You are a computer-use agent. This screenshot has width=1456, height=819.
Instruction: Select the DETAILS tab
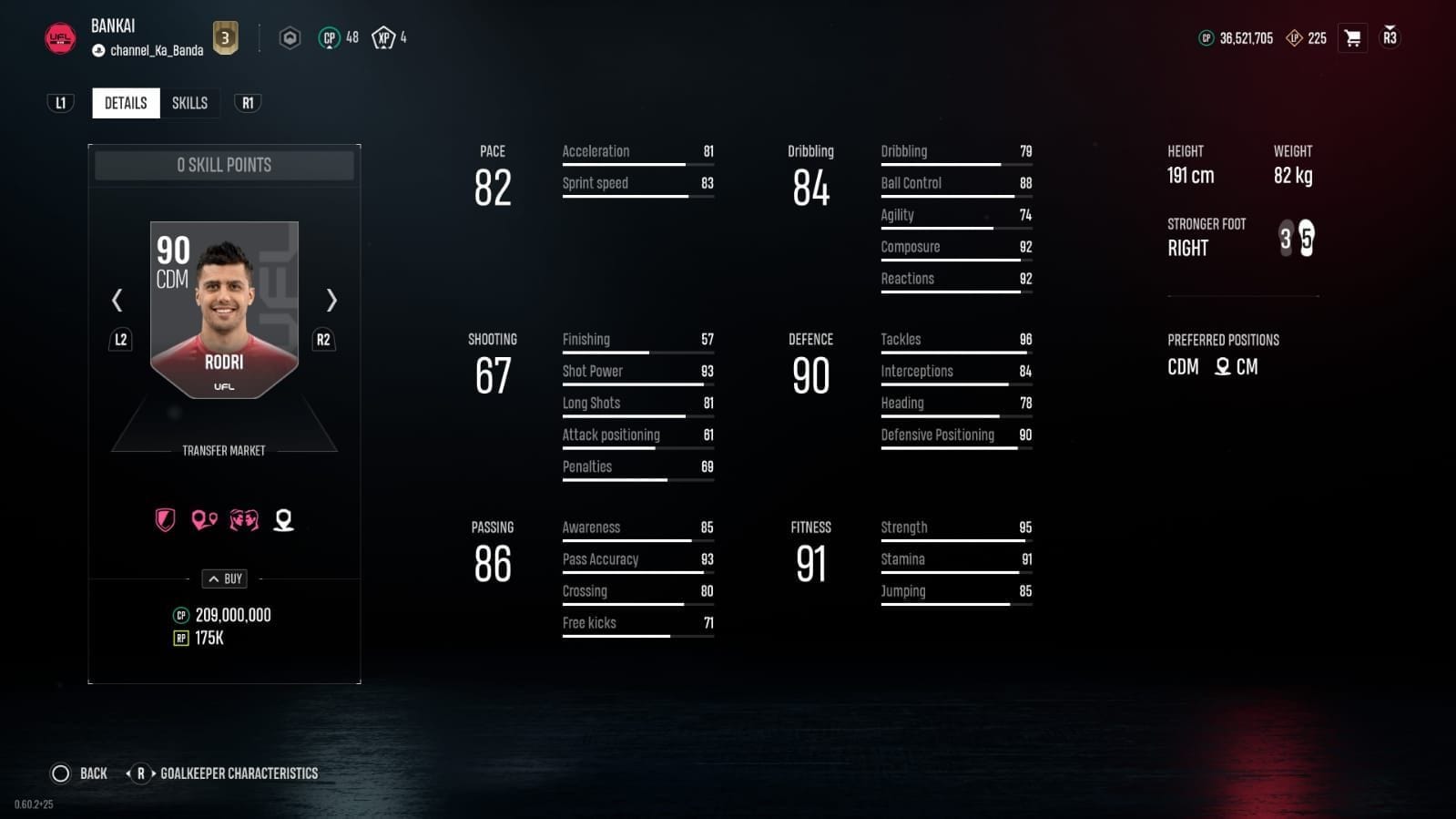(x=125, y=103)
